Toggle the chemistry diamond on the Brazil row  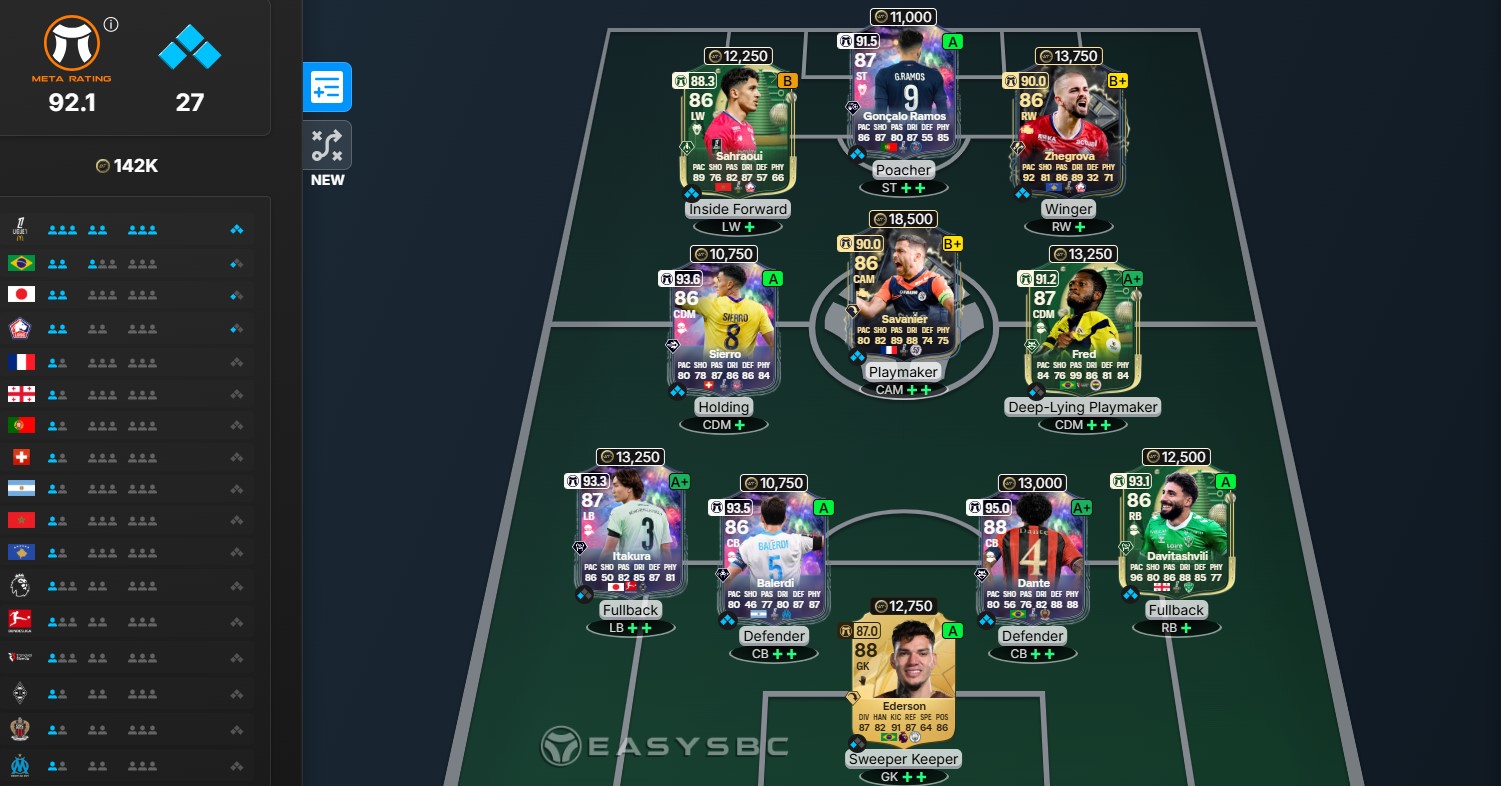pyautogui.click(x=237, y=262)
